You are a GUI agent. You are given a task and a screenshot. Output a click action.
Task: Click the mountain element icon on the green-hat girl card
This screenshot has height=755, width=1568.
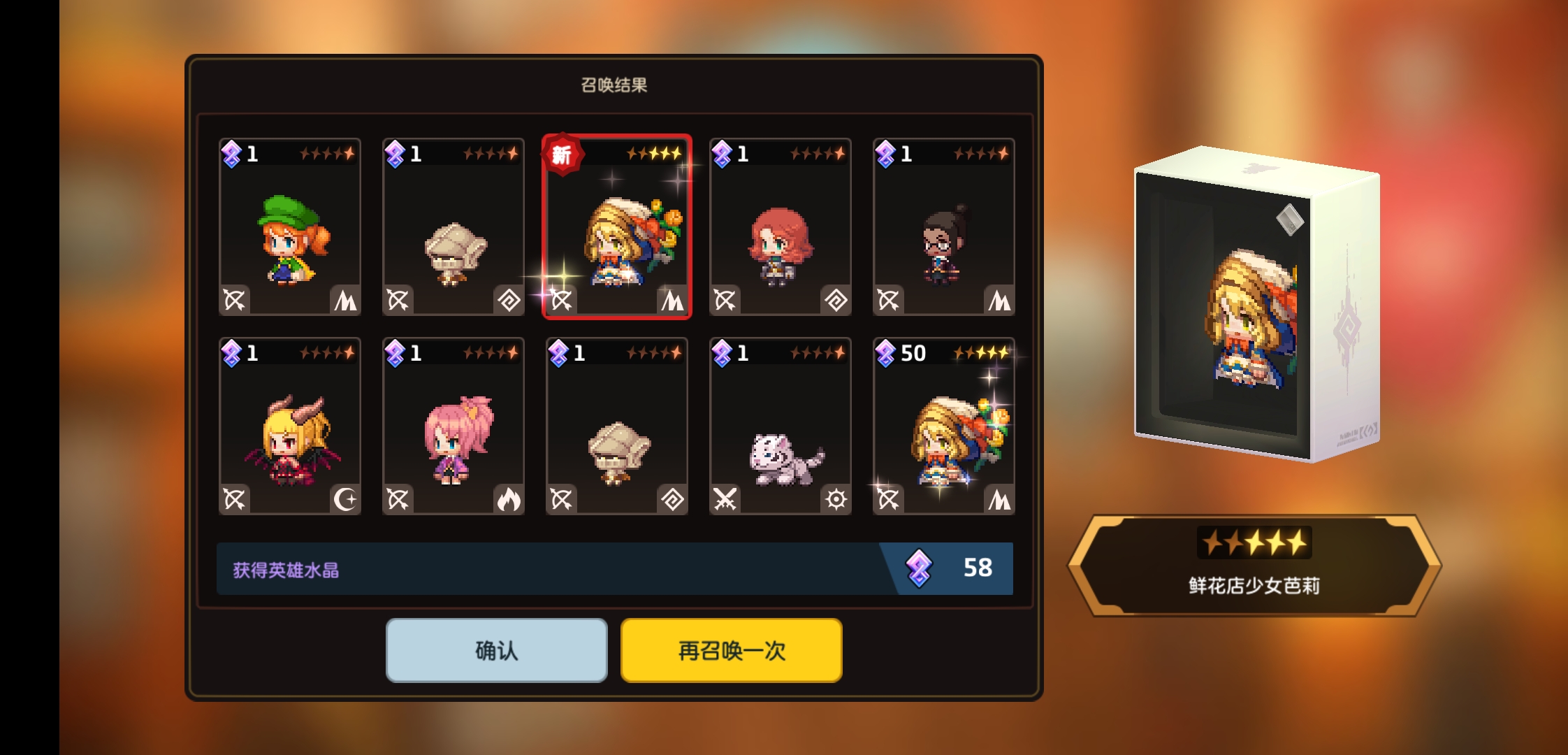[347, 301]
